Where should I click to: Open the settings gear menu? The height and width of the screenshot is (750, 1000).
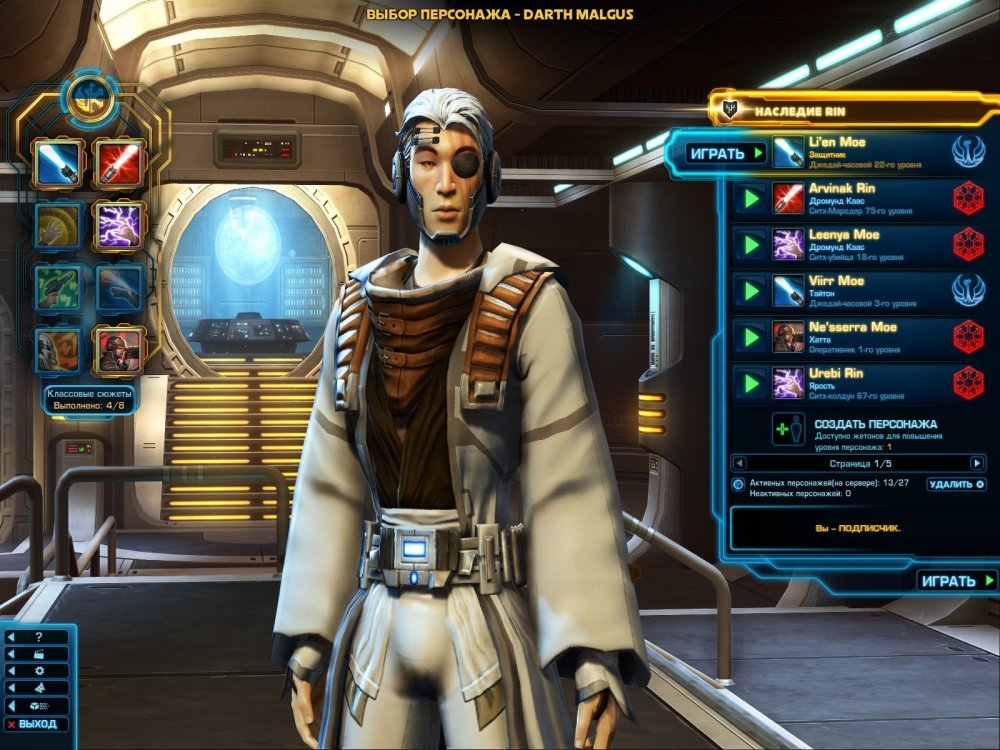(37, 671)
